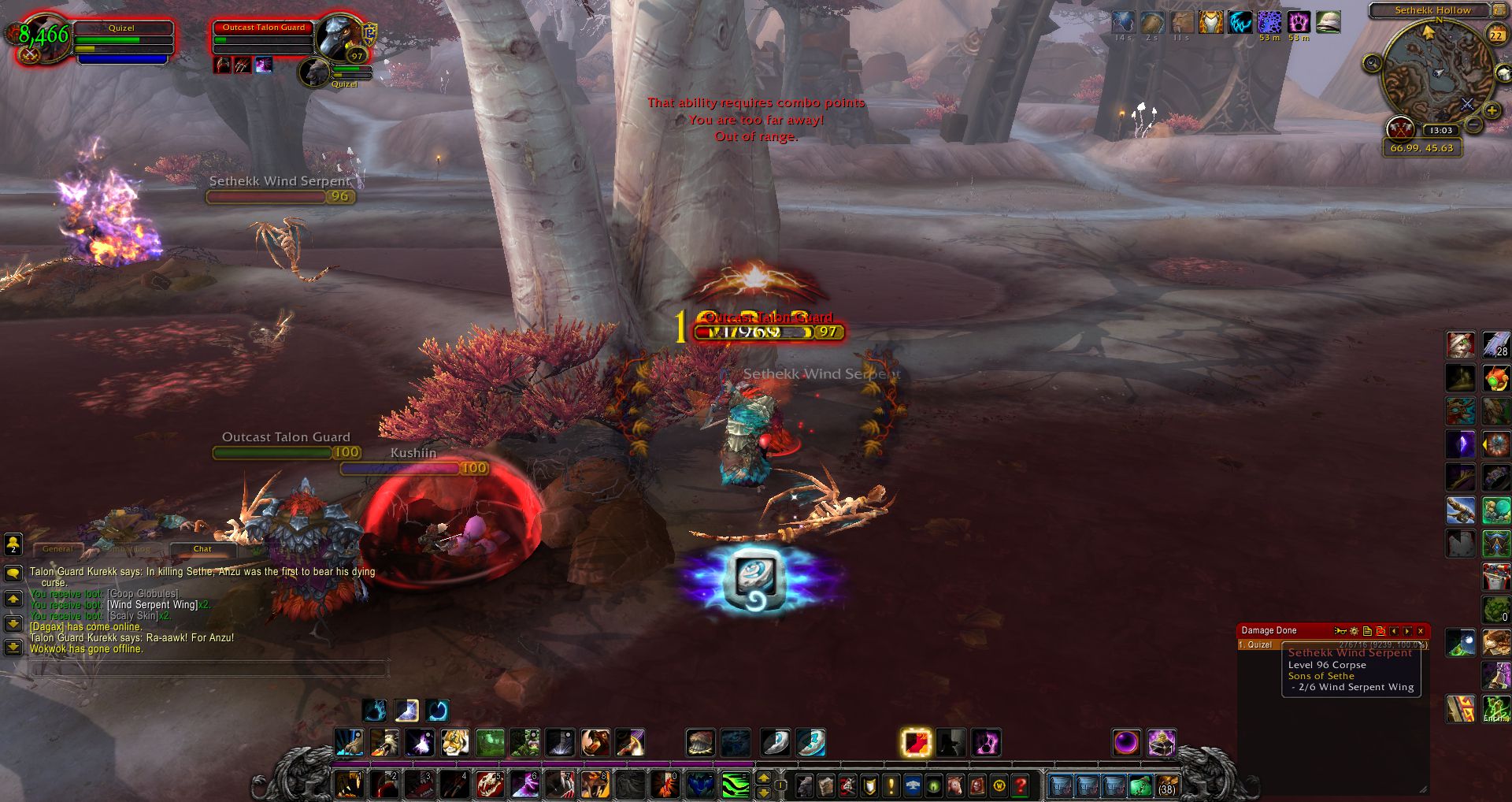Switch to the General chat tab
Viewport: 1512px width, 802px height.
[57, 549]
